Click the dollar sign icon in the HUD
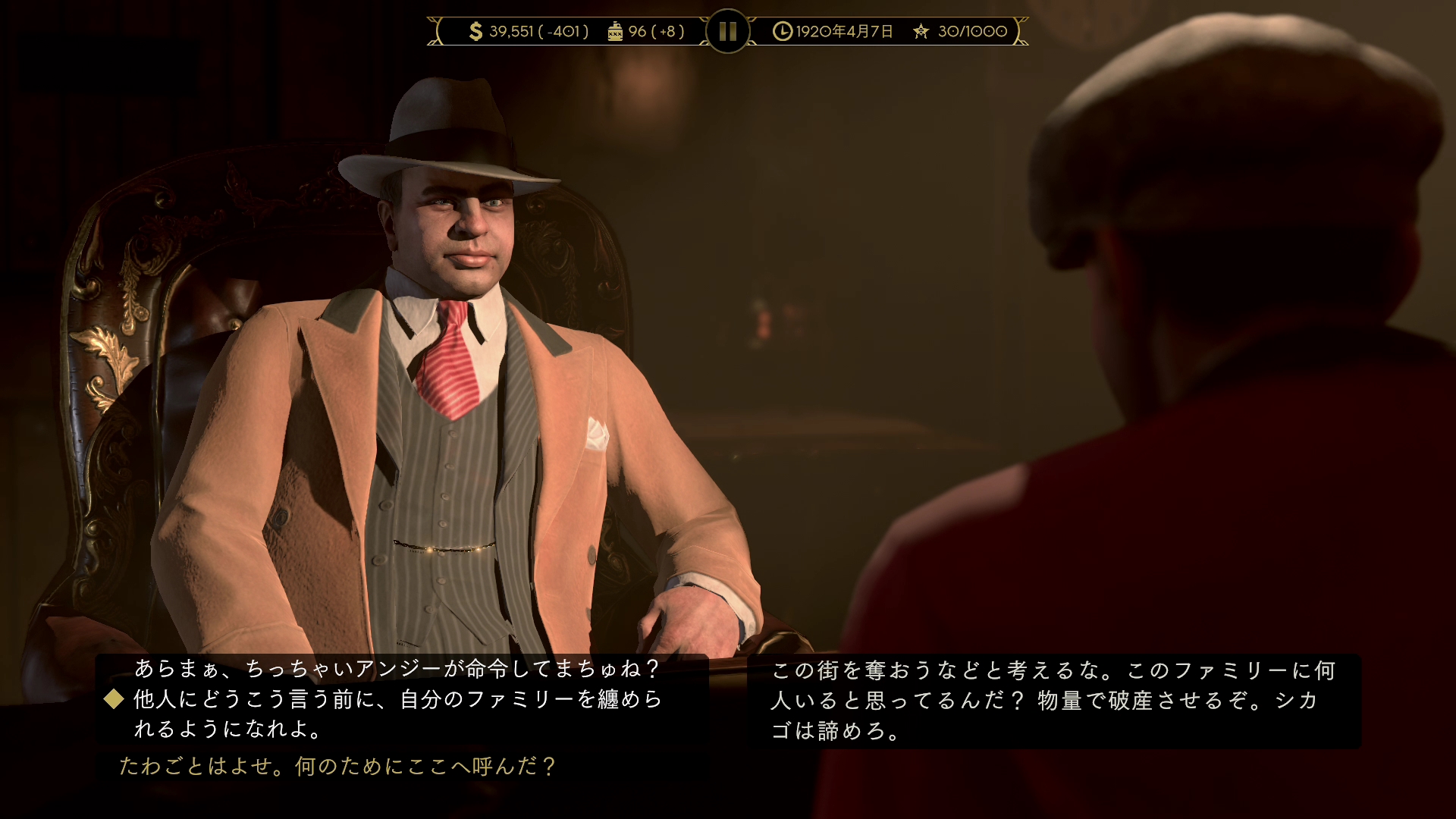1456x819 pixels. [x=476, y=32]
